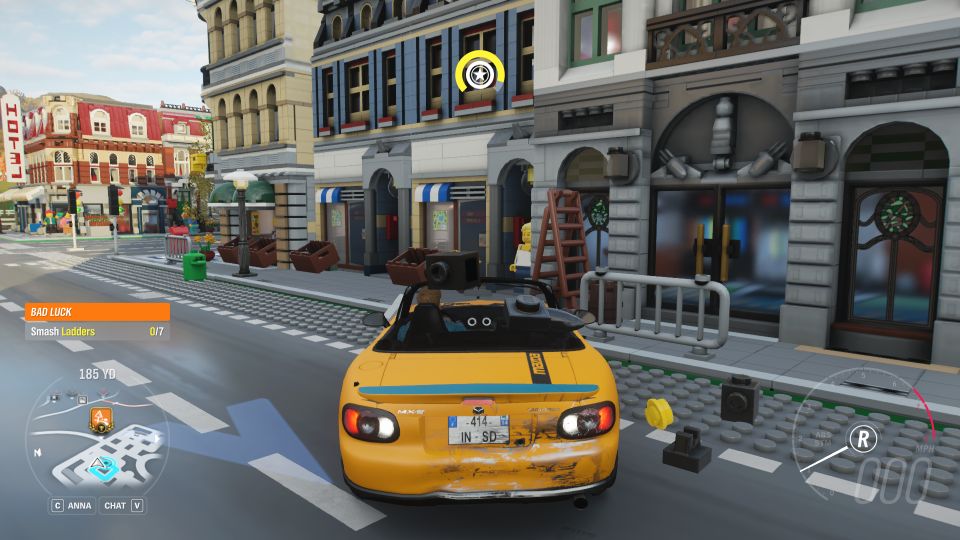The height and width of the screenshot is (540, 960).
Task: Click the circular minimap
Action: coord(96,440)
